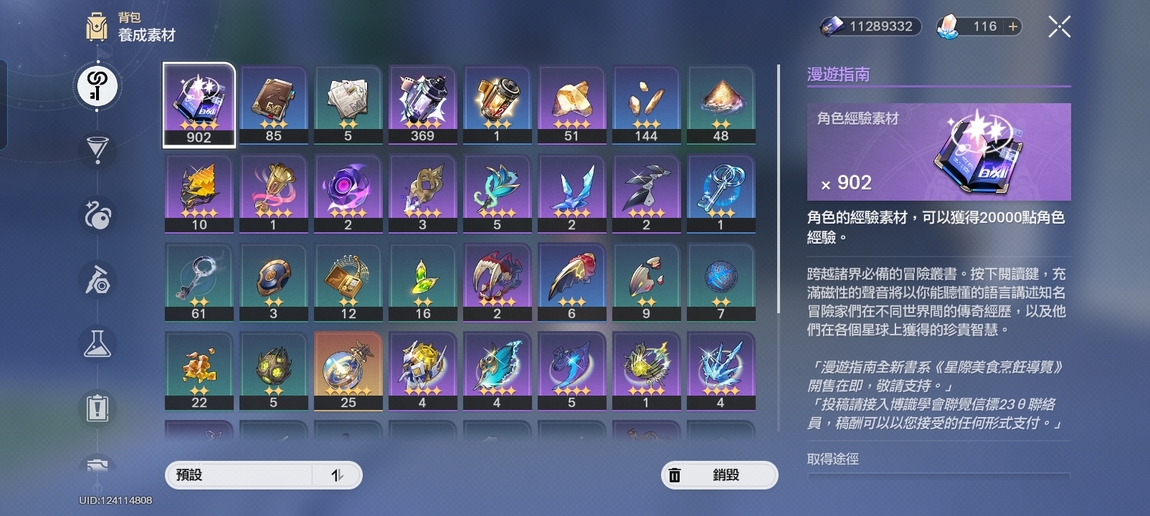Open the 預設 sort order dropdown

263,475
